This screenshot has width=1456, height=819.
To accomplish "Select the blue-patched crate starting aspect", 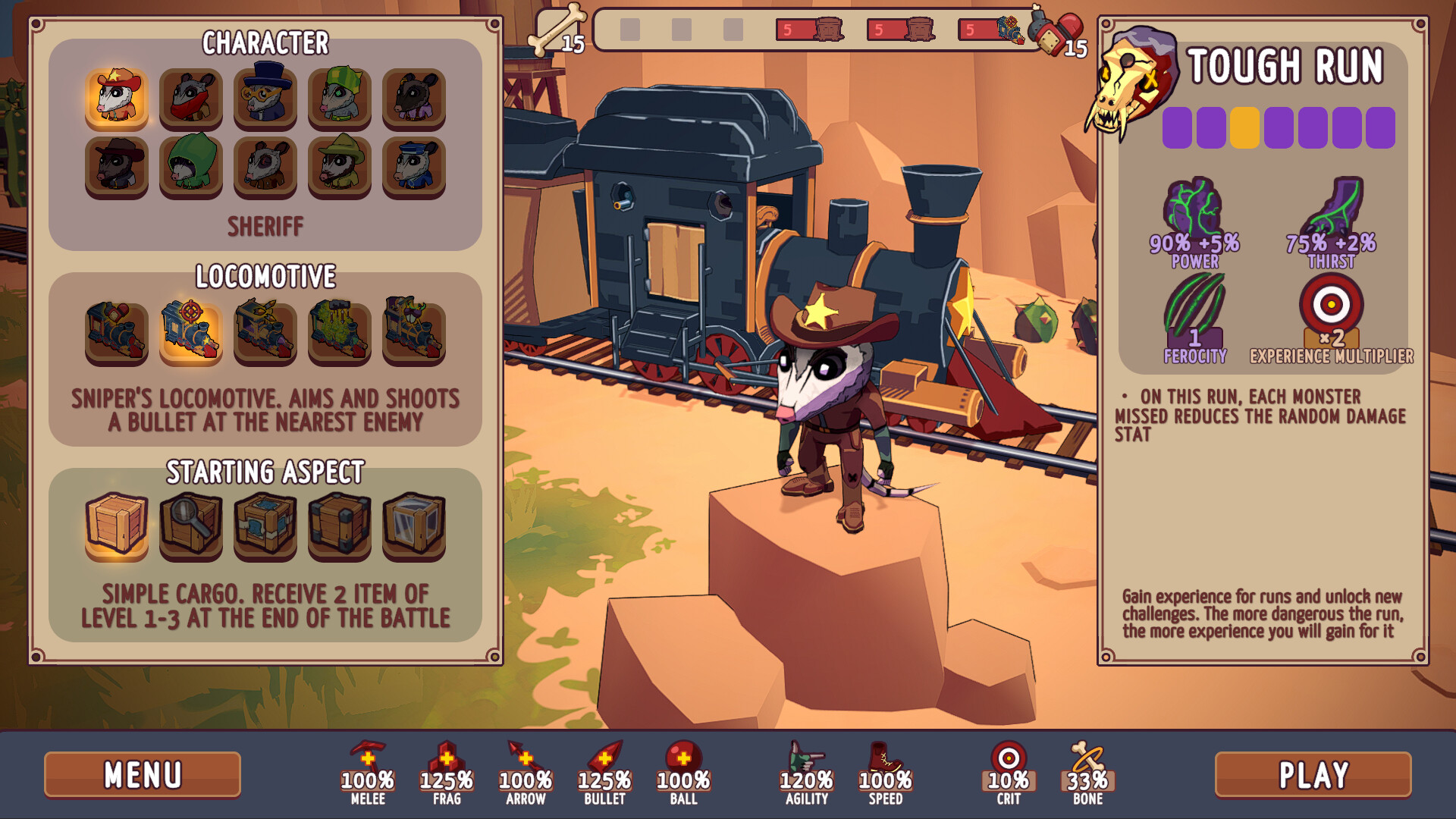I will point(265,525).
